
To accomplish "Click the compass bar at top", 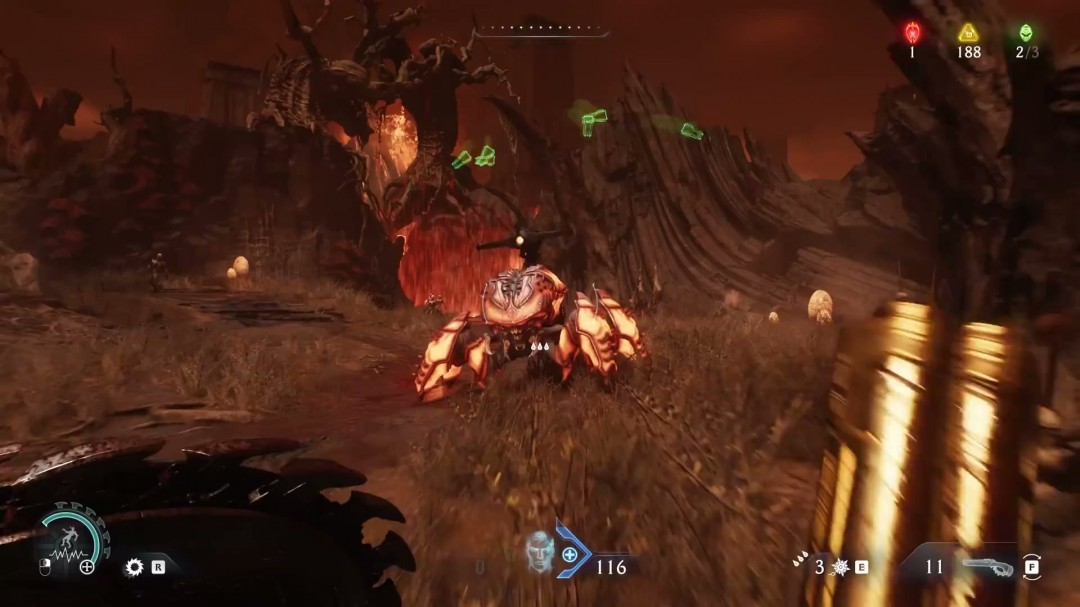I will point(541,34).
